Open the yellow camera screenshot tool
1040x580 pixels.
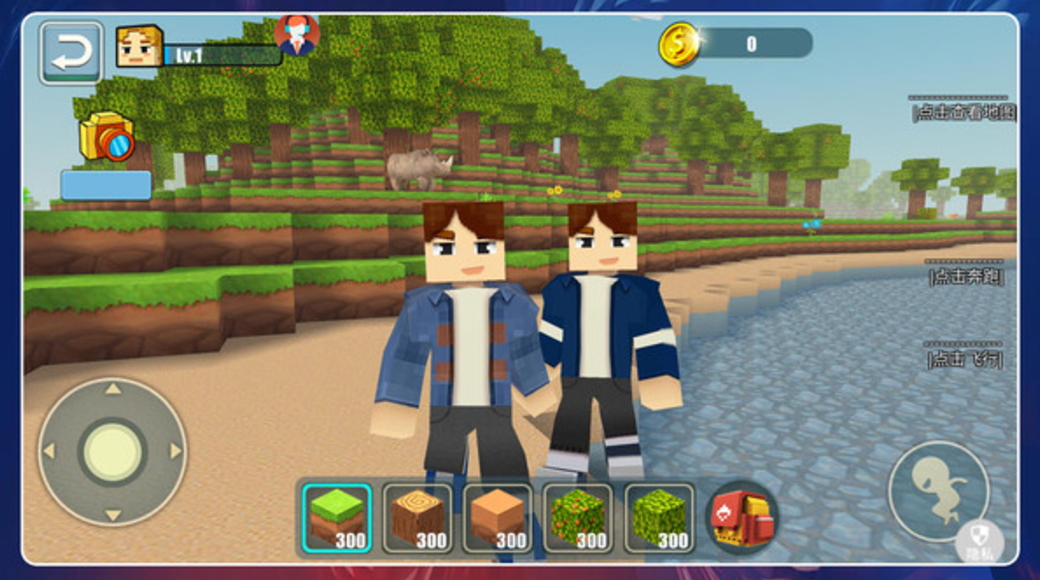106,137
